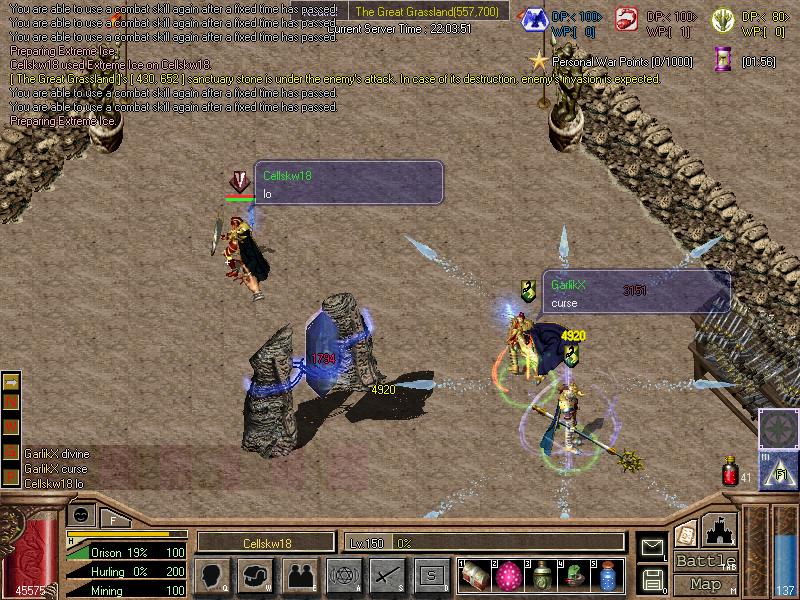Open the helmet equipment button
The height and width of the screenshot is (600, 800).
point(255,575)
